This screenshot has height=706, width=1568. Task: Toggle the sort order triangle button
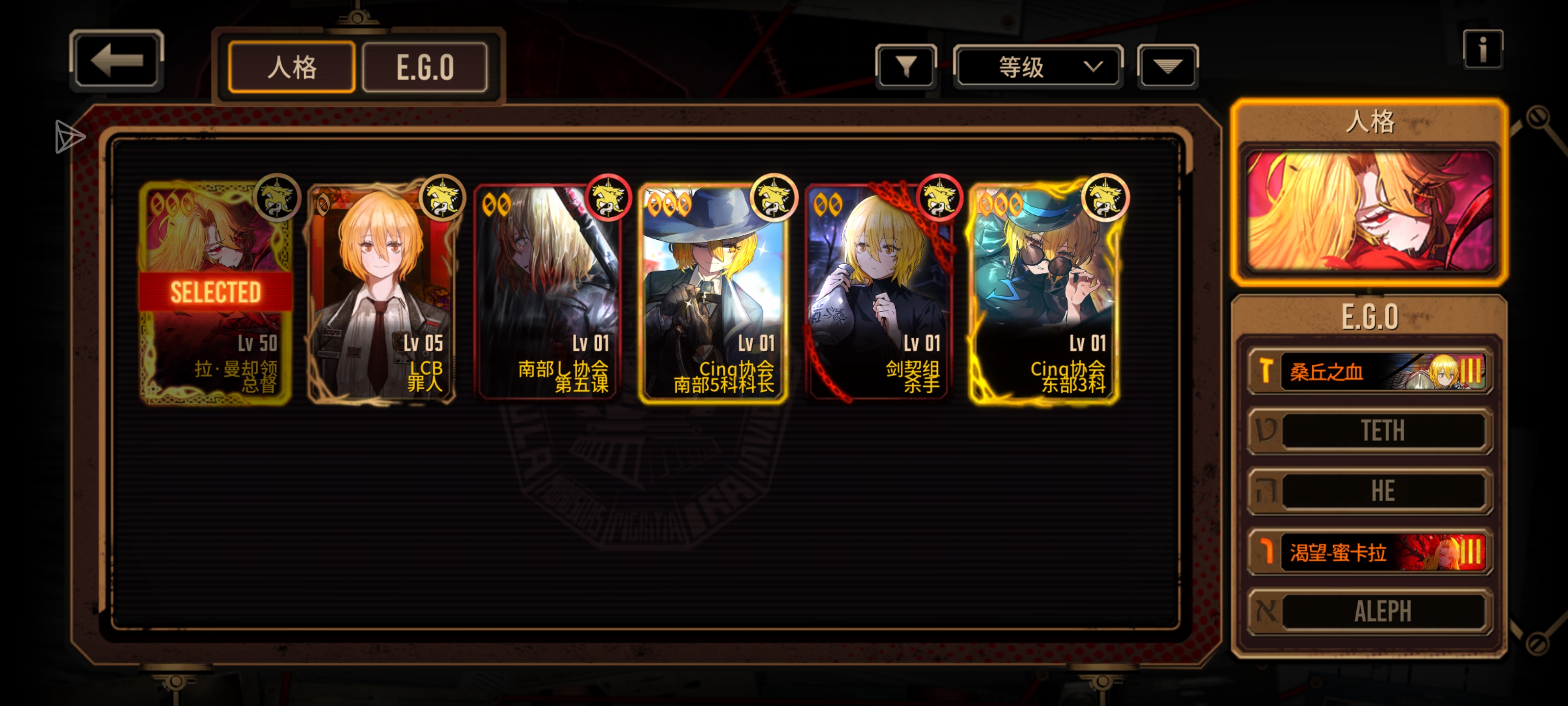1167,66
